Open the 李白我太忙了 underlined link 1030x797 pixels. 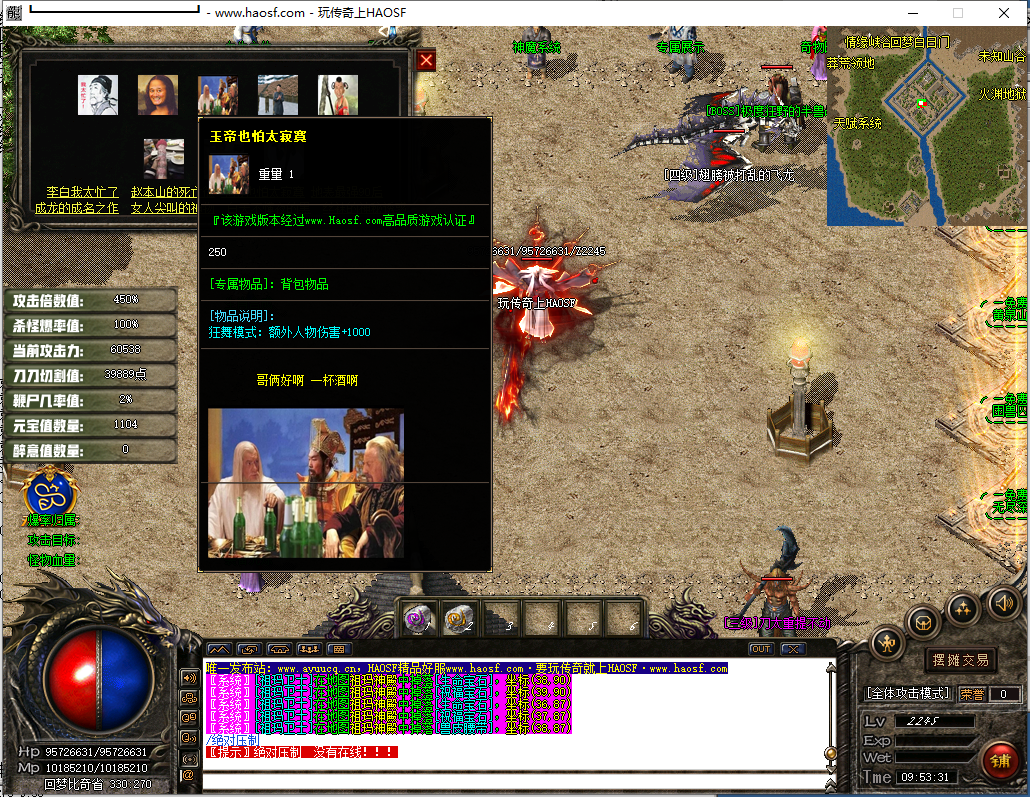click(83, 192)
